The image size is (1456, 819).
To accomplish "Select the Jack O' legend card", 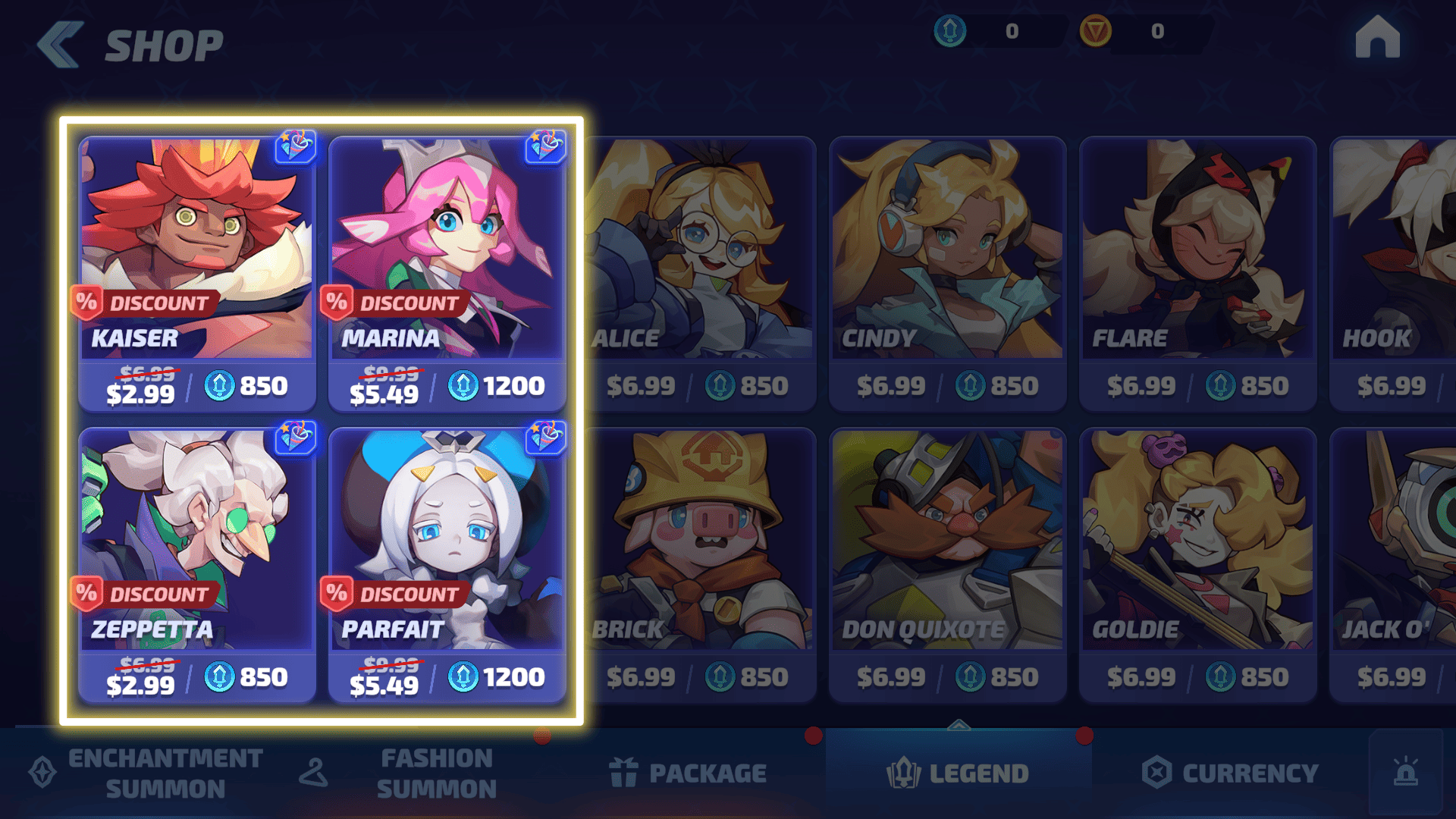I will [1394, 565].
